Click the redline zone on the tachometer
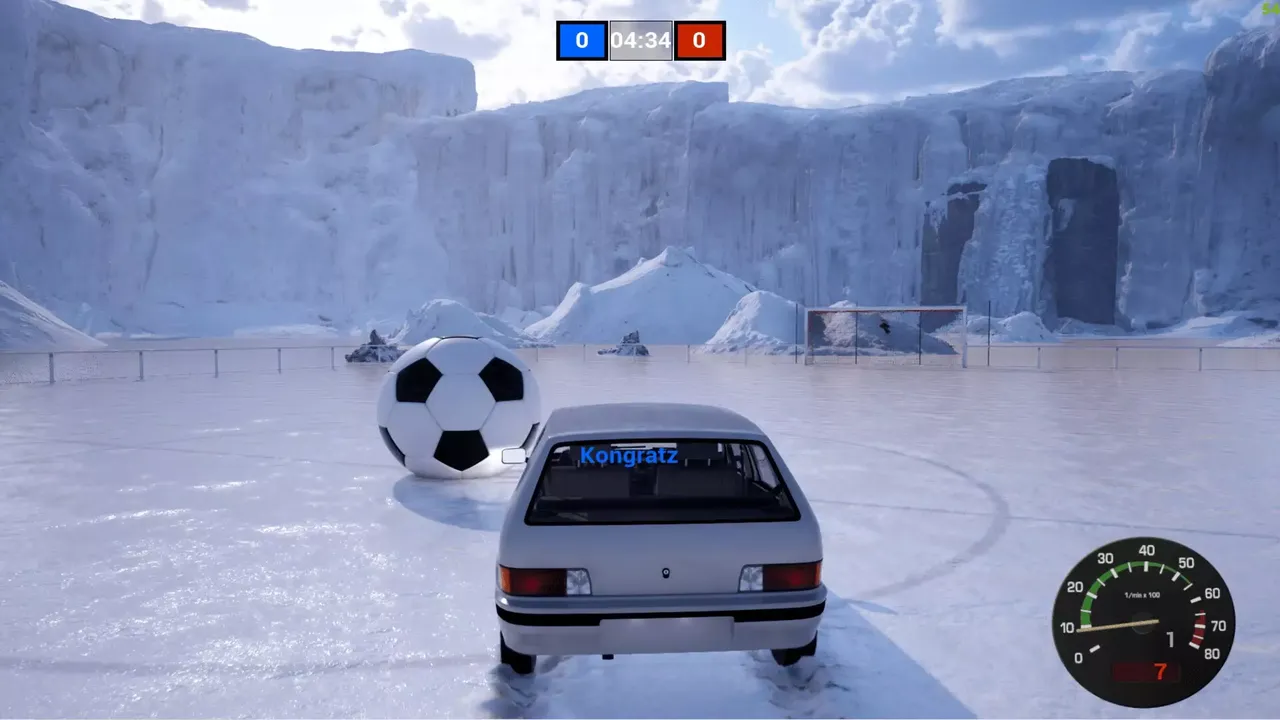The height and width of the screenshot is (720, 1280). click(1198, 628)
